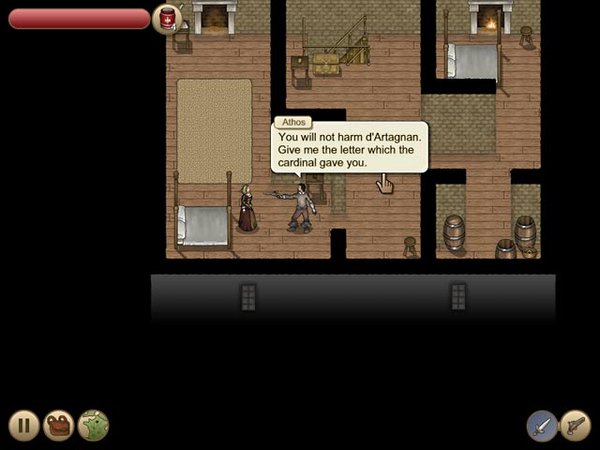The image size is (600, 450).
Task: Use the red health potion
Action: point(167,18)
